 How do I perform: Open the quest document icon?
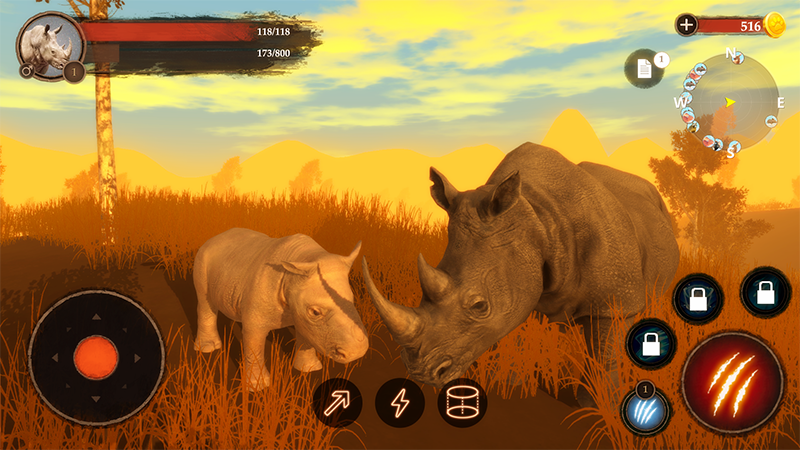point(644,69)
